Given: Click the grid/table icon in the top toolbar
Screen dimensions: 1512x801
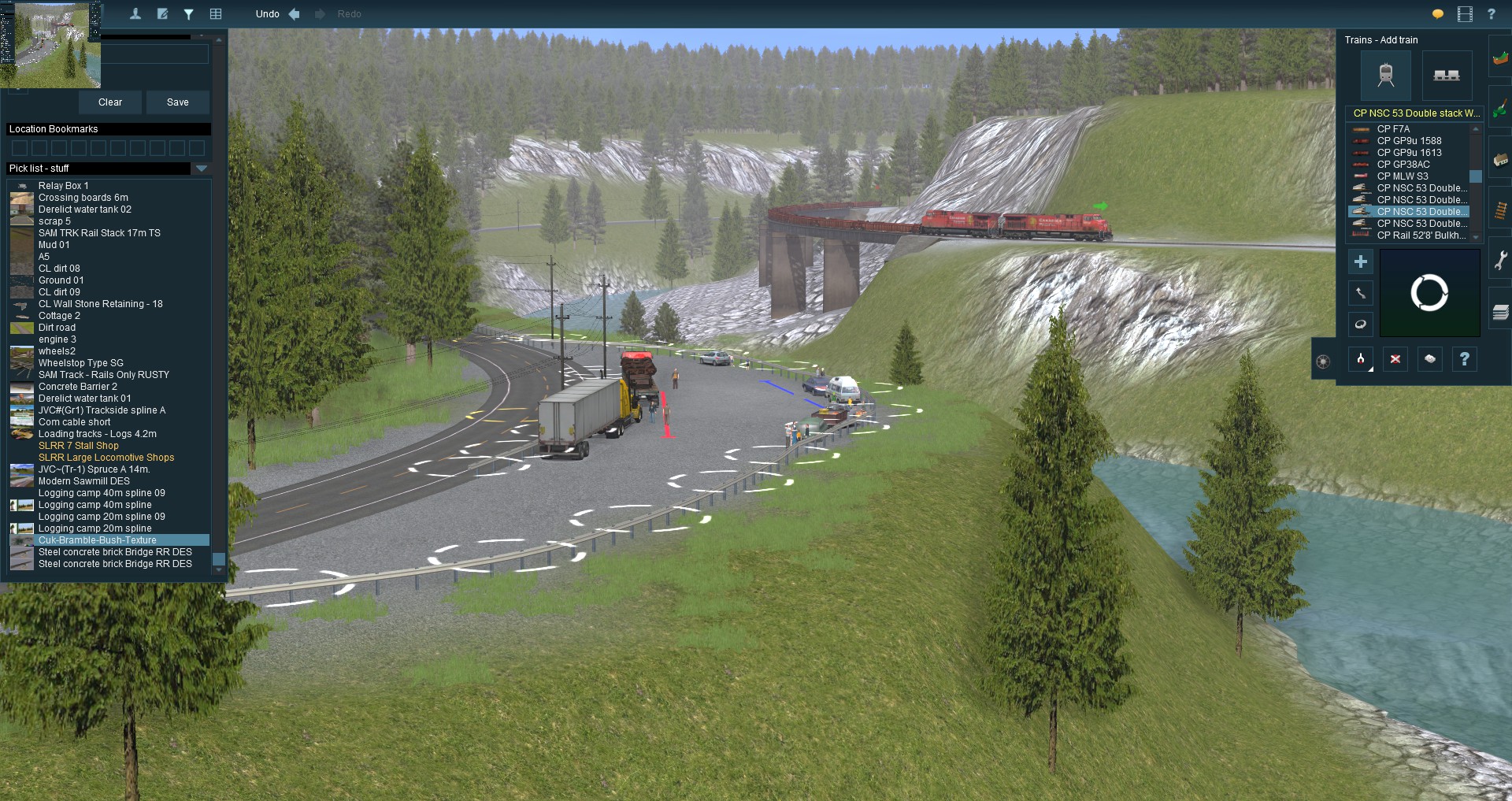Looking at the screenshot, I should tap(217, 14).
